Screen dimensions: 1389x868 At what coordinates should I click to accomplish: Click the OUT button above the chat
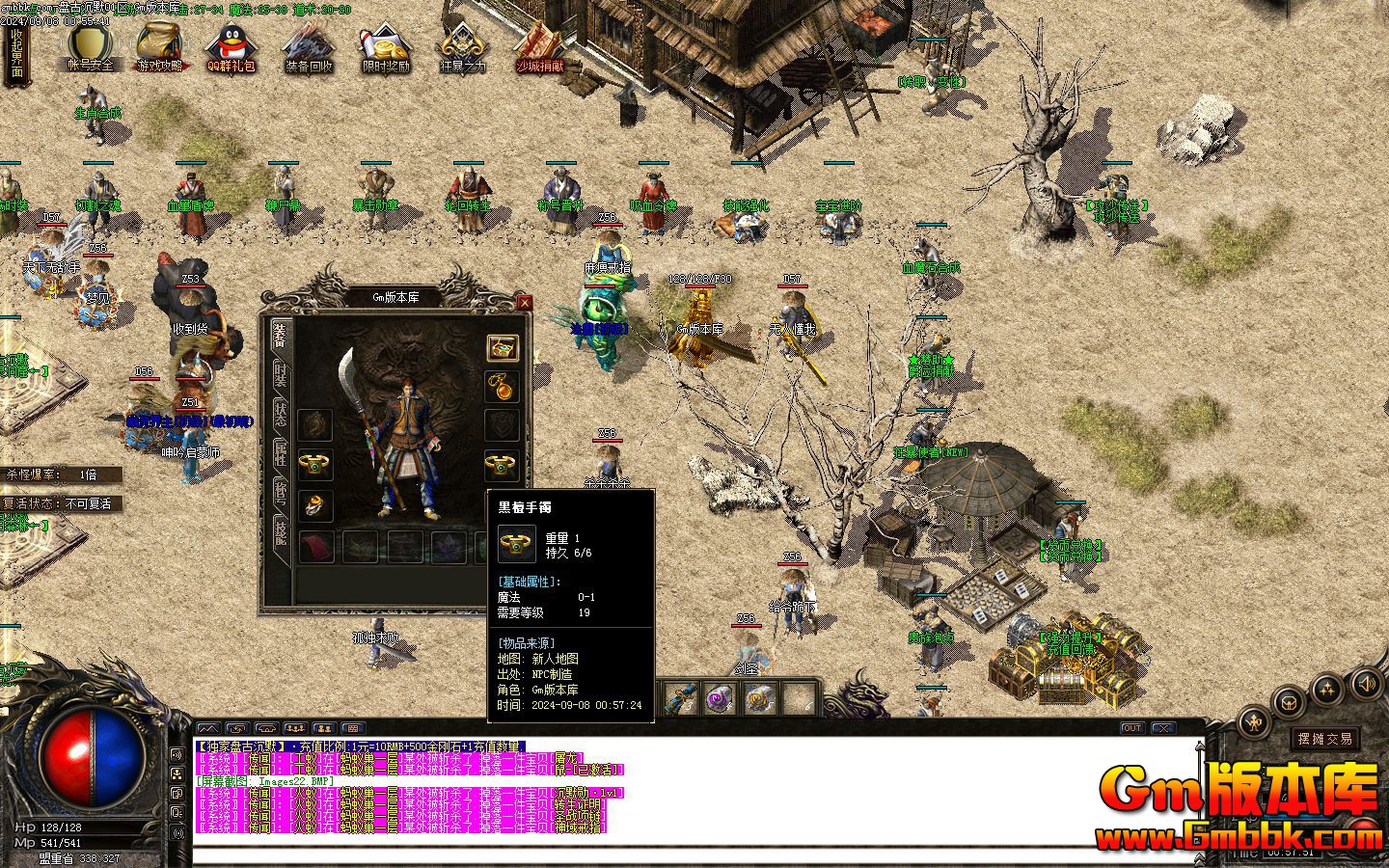pos(1132,728)
